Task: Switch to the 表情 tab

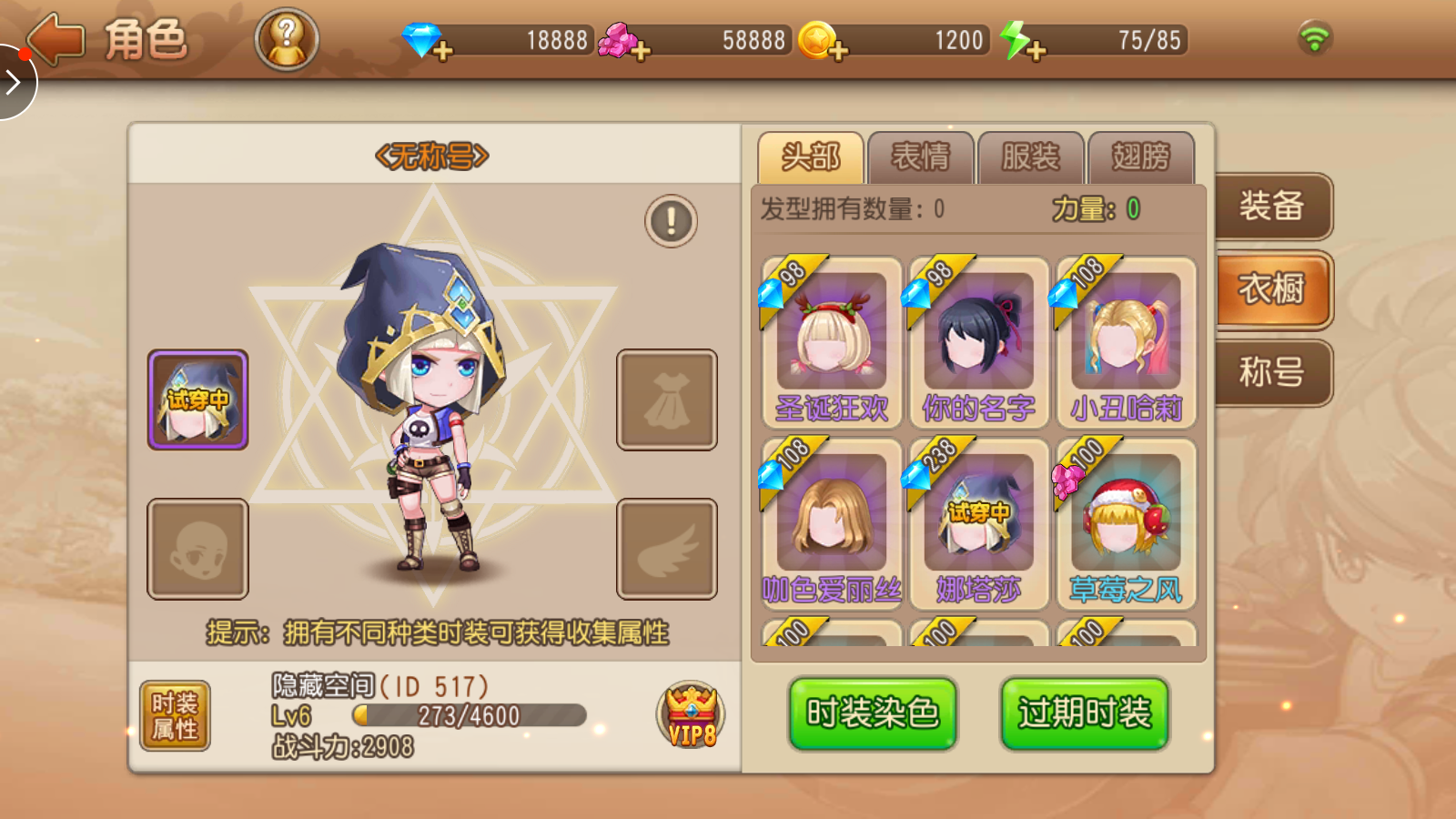Action: click(920, 157)
